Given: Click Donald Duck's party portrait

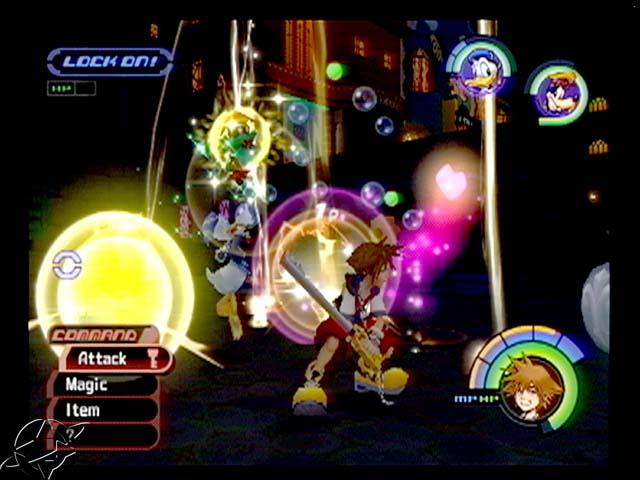Looking at the screenshot, I should (x=480, y=72).
